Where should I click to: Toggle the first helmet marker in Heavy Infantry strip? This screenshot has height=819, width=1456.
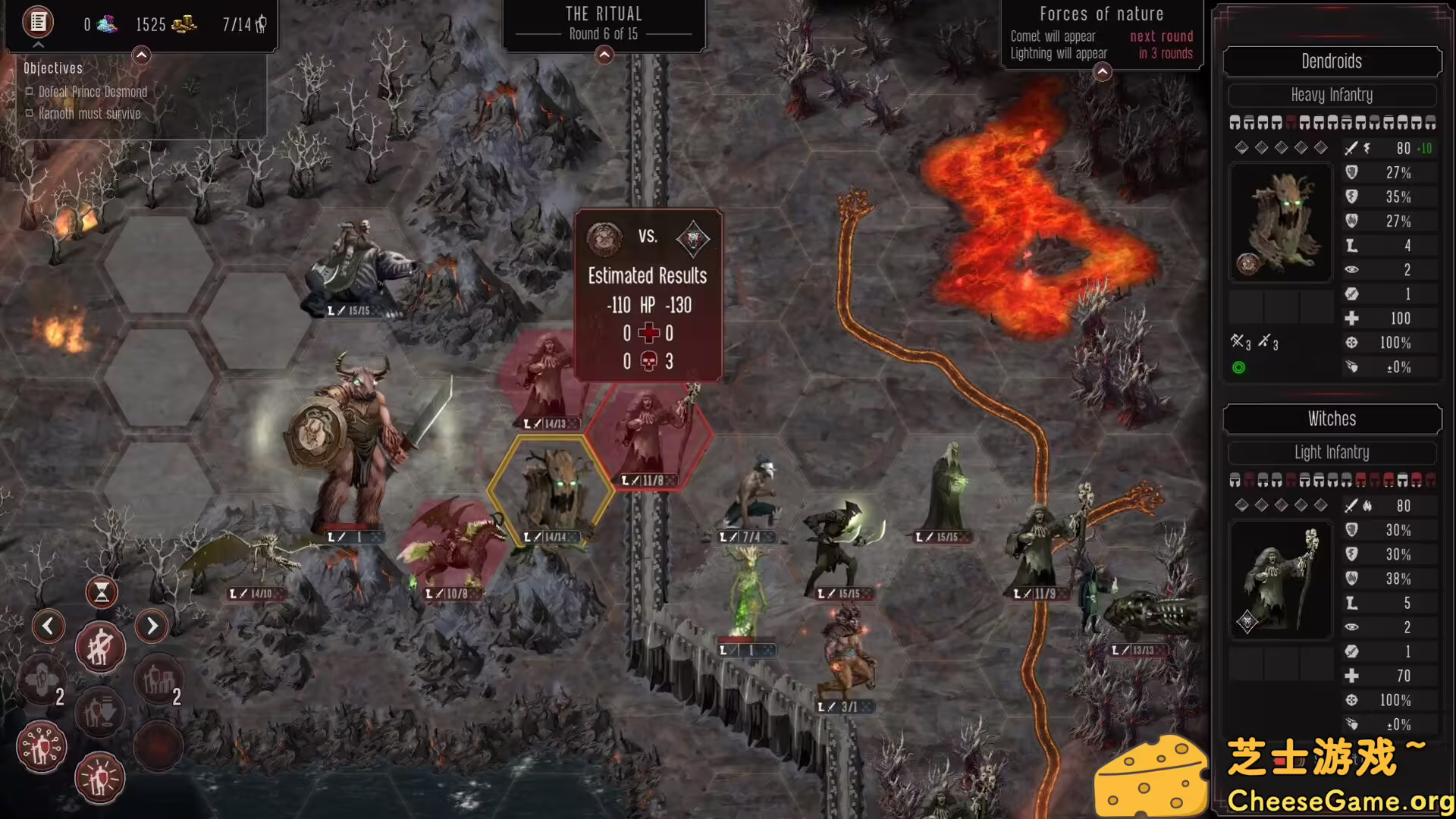point(1235,121)
